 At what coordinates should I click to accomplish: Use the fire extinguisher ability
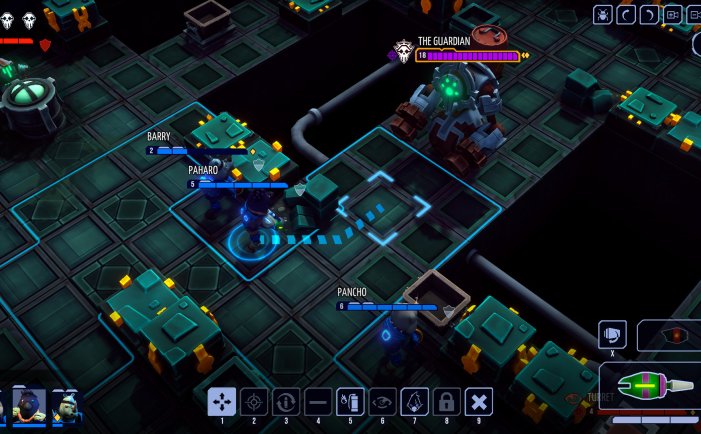point(350,402)
